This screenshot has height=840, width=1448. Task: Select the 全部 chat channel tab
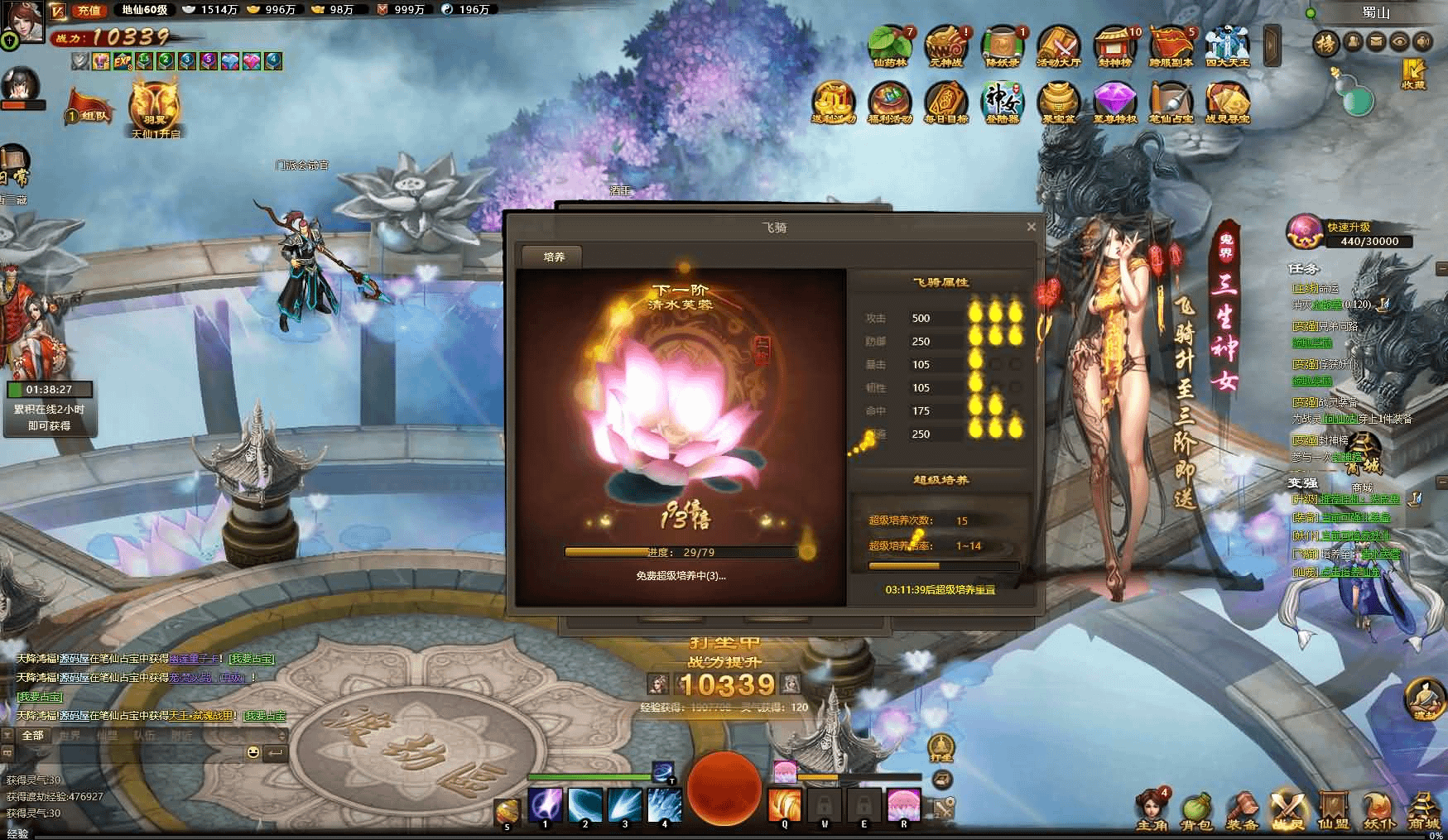32,735
